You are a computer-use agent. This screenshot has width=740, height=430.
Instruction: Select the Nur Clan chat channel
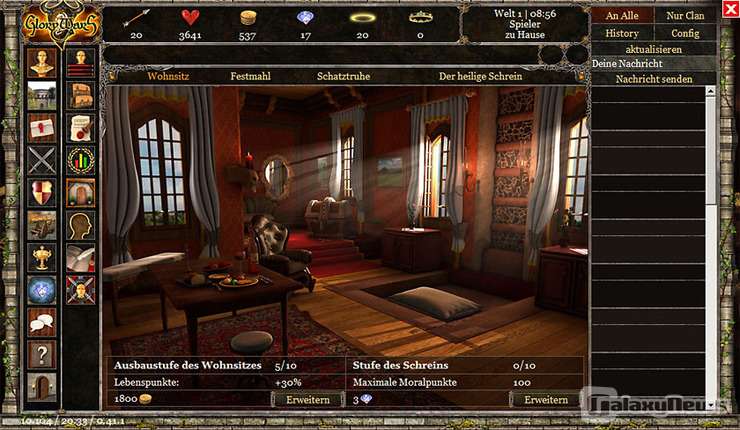click(x=685, y=16)
